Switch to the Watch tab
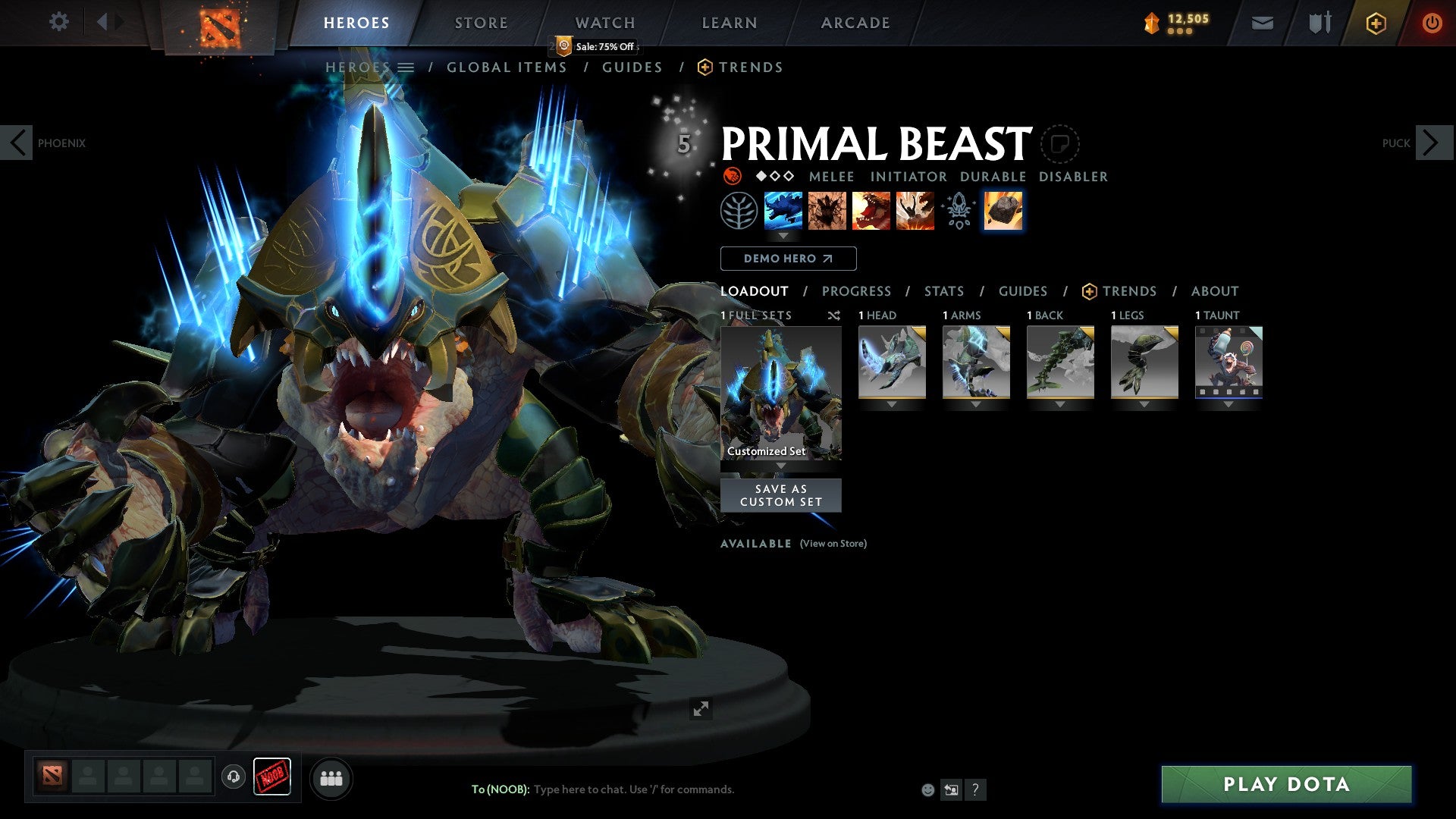Image resolution: width=1456 pixels, height=819 pixels. [604, 23]
